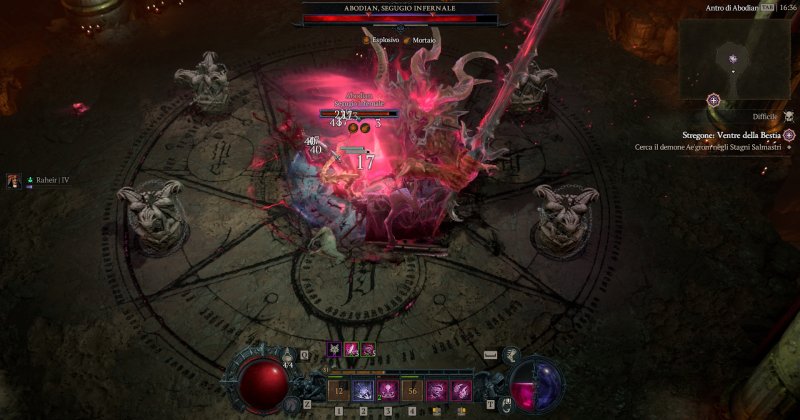Cast the blue-white burst skill in slot 2
This screenshot has width=800, height=420.
[362, 390]
